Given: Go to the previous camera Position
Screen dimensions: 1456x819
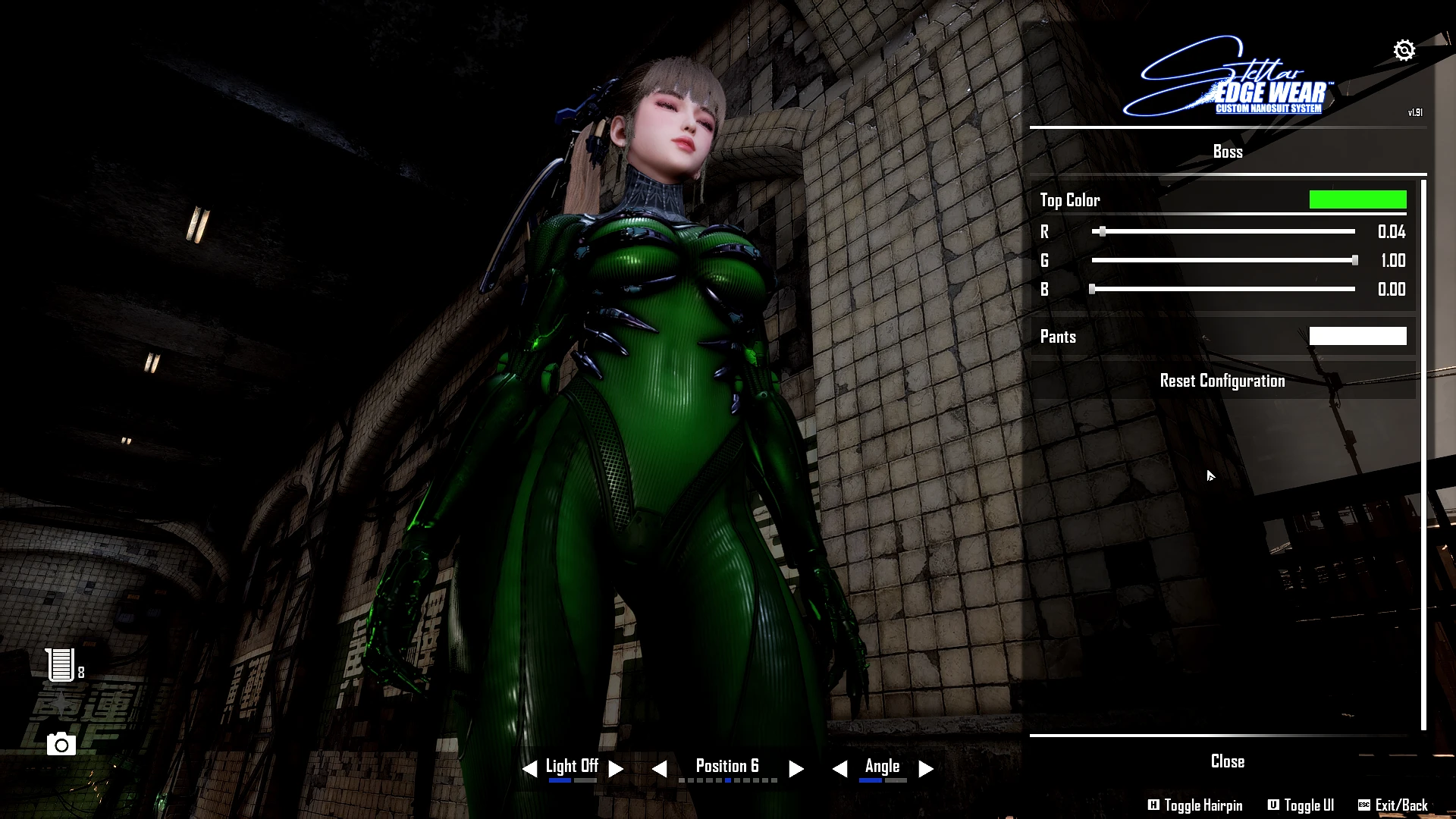Looking at the screenshot, I should pyautogui.click(x=660, y=769).
